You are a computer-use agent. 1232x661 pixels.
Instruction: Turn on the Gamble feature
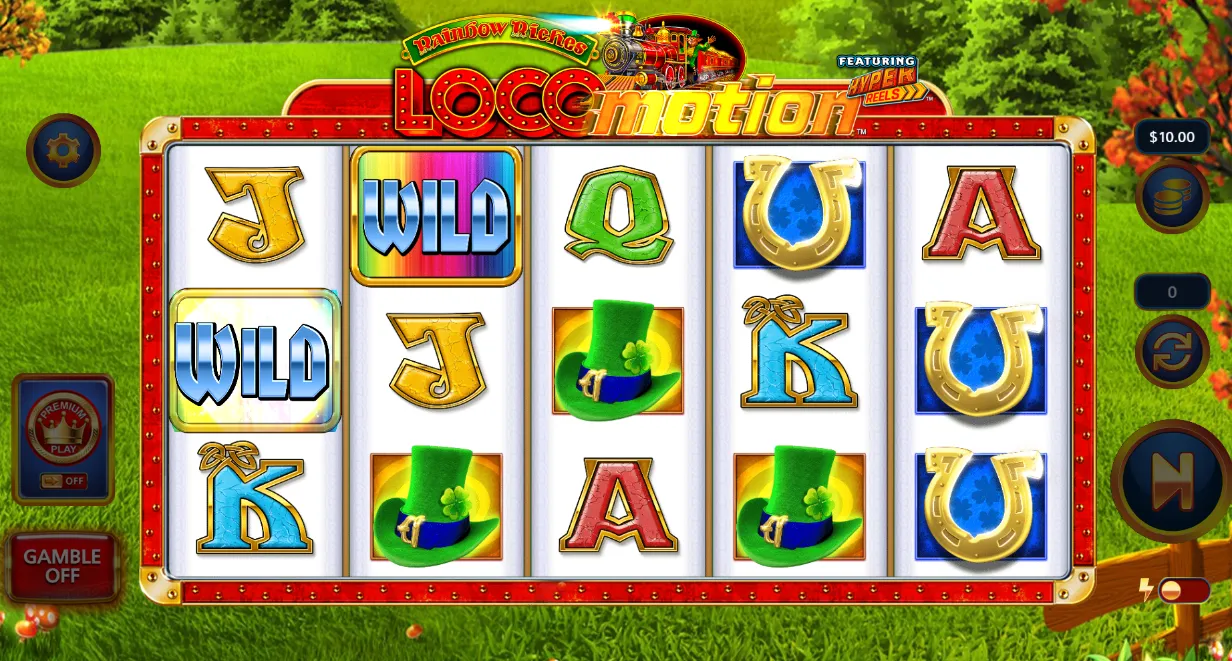pyautogui.click(x=63, y=566)
